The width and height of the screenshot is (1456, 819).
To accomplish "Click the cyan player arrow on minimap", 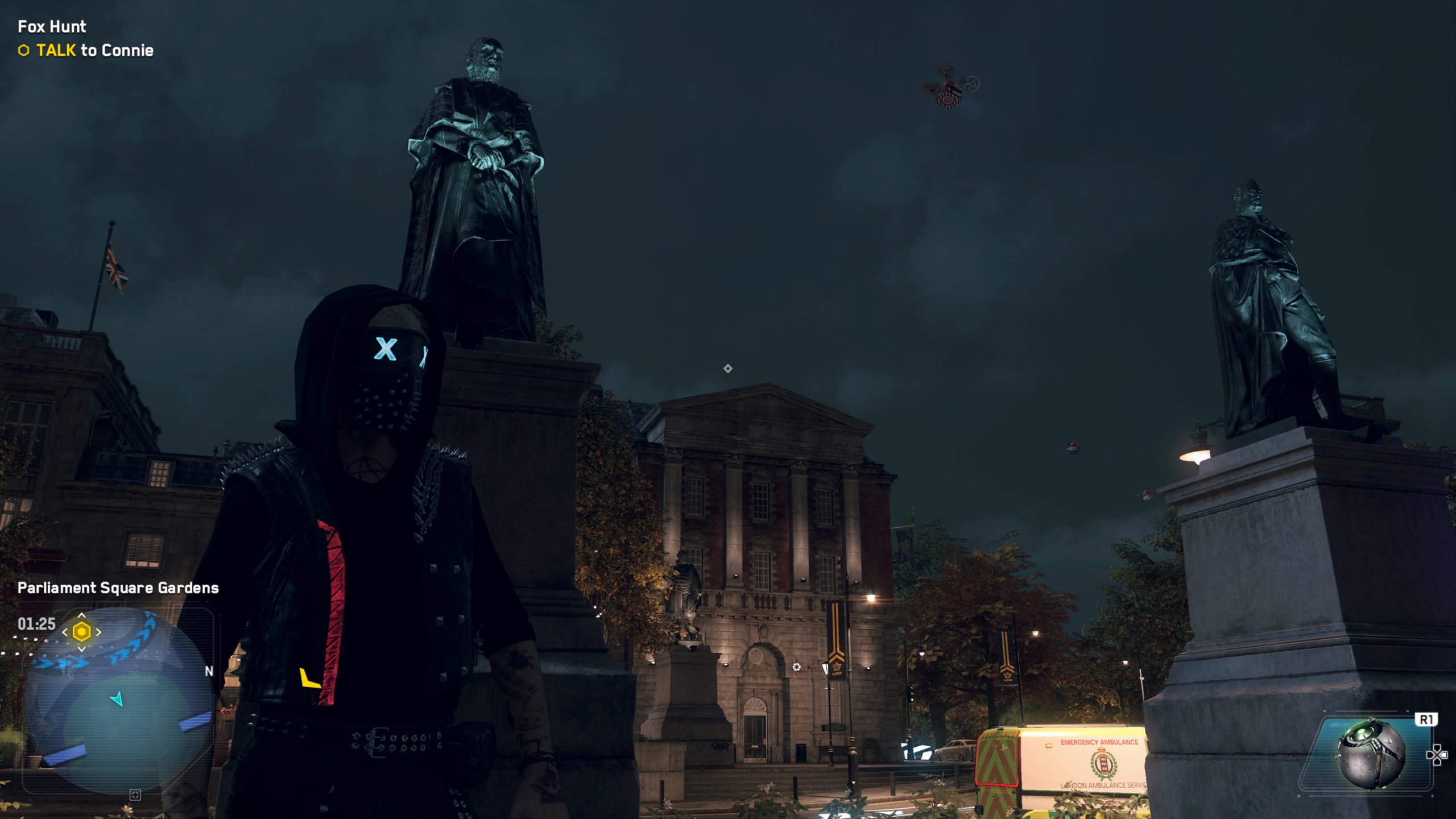I will point(117,698).
